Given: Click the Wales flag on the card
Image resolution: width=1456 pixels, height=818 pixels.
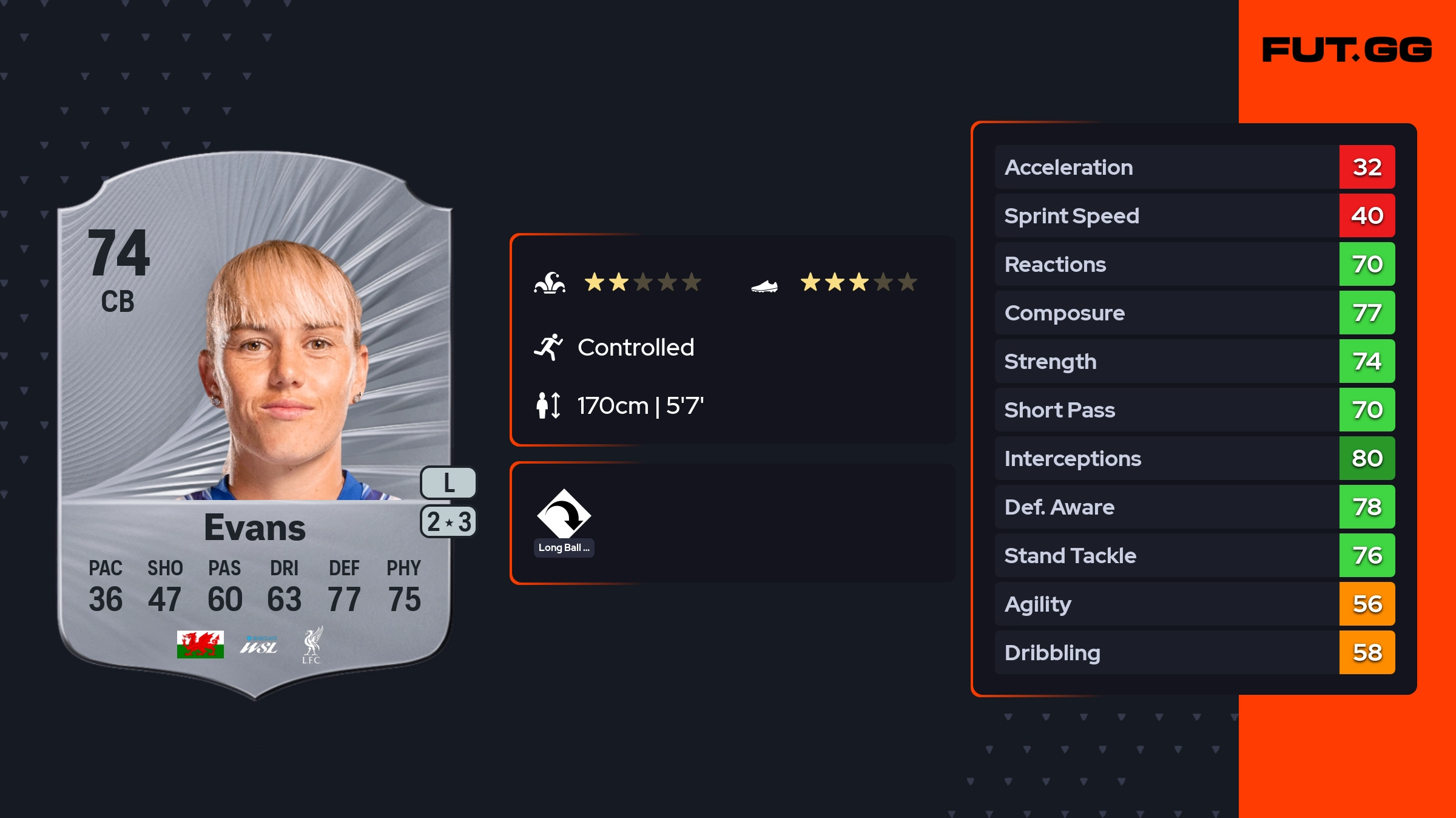Looking at the screenshot, I should [200, 644].
